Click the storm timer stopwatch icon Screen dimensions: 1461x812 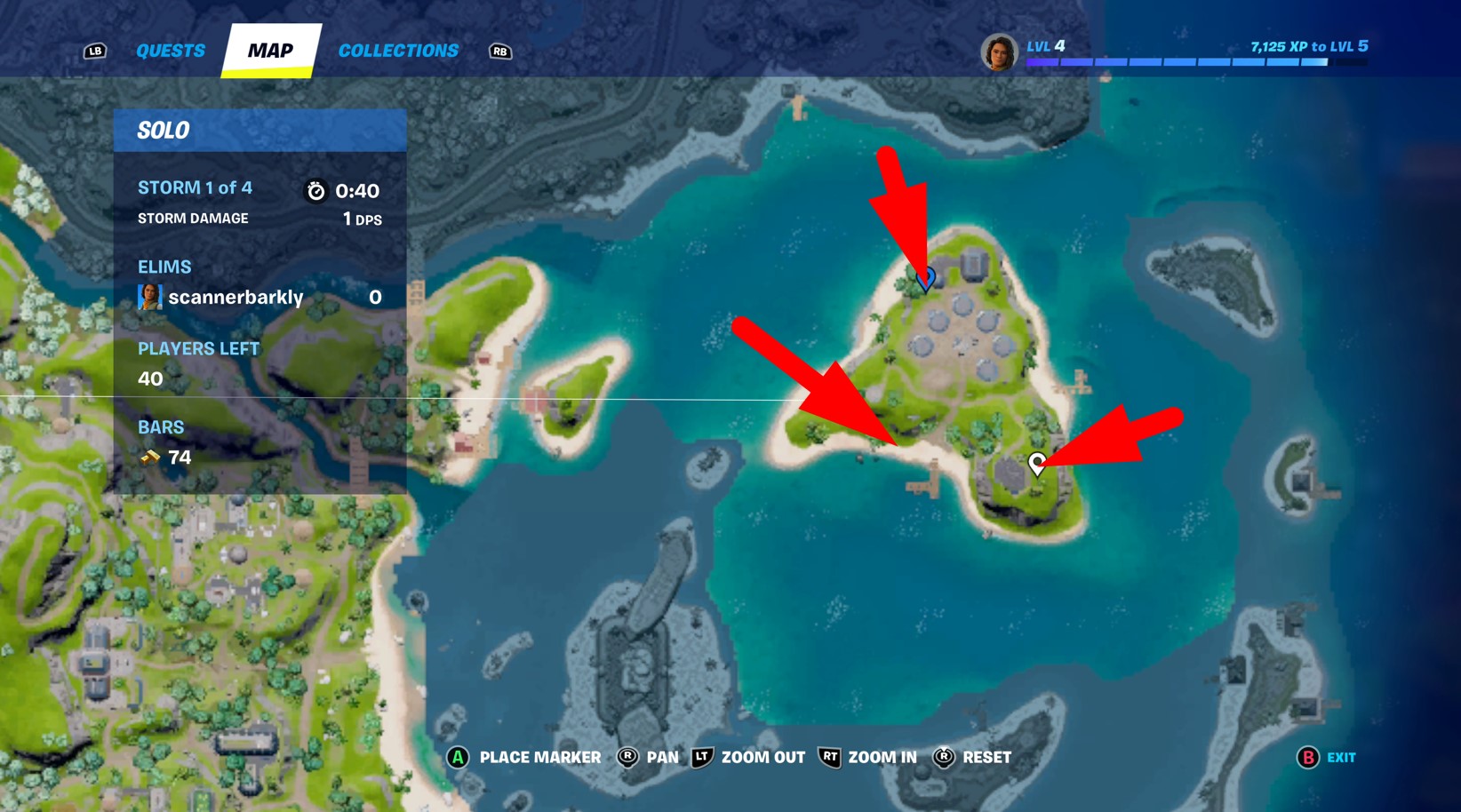(x=316, y=189)
